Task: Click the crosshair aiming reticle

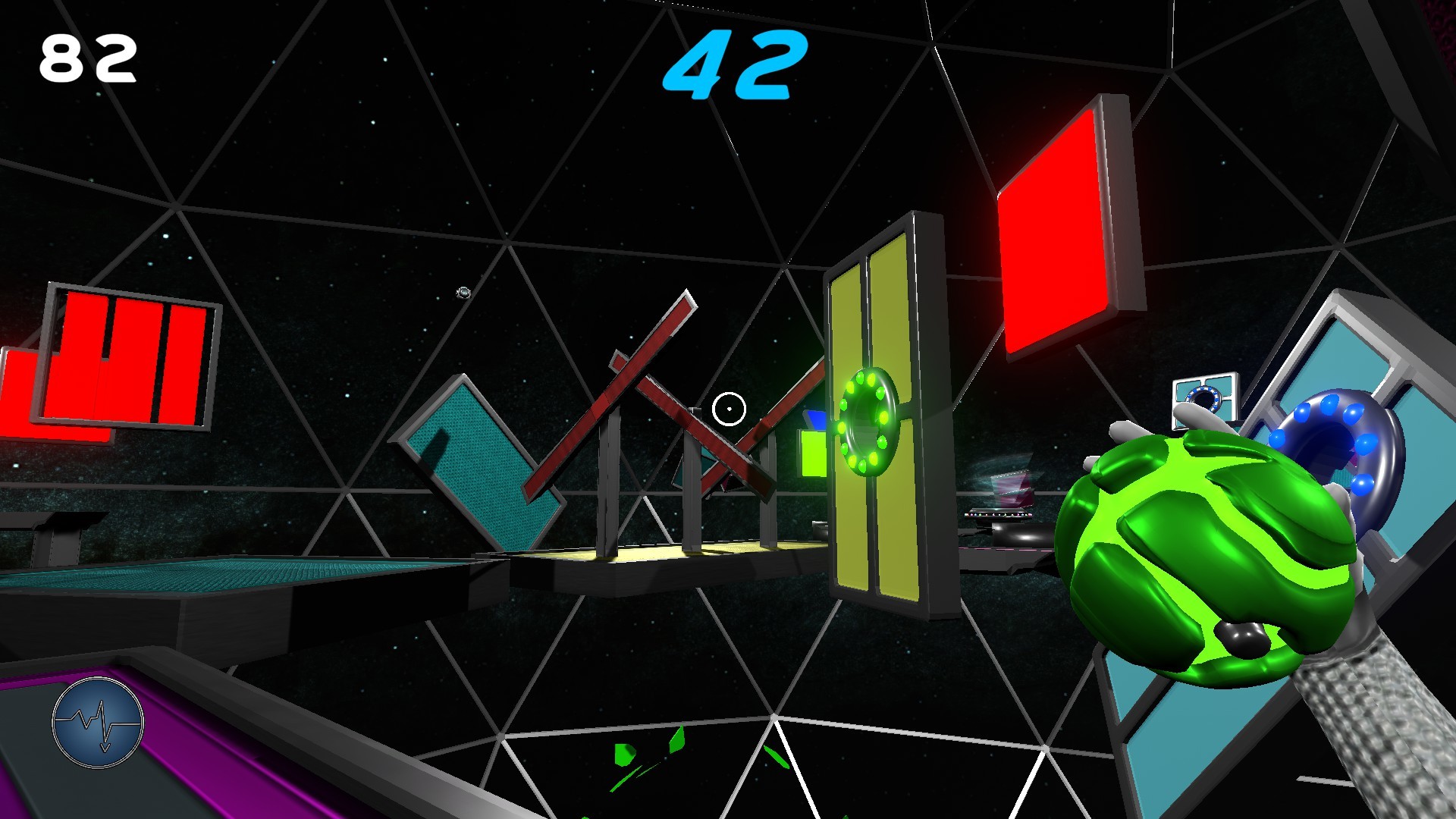Action: pos(727,408)
